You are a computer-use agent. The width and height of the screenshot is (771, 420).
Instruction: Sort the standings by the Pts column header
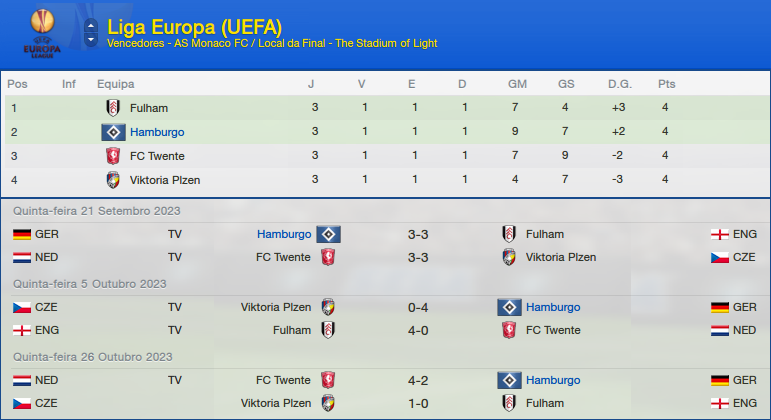[666, 84]
